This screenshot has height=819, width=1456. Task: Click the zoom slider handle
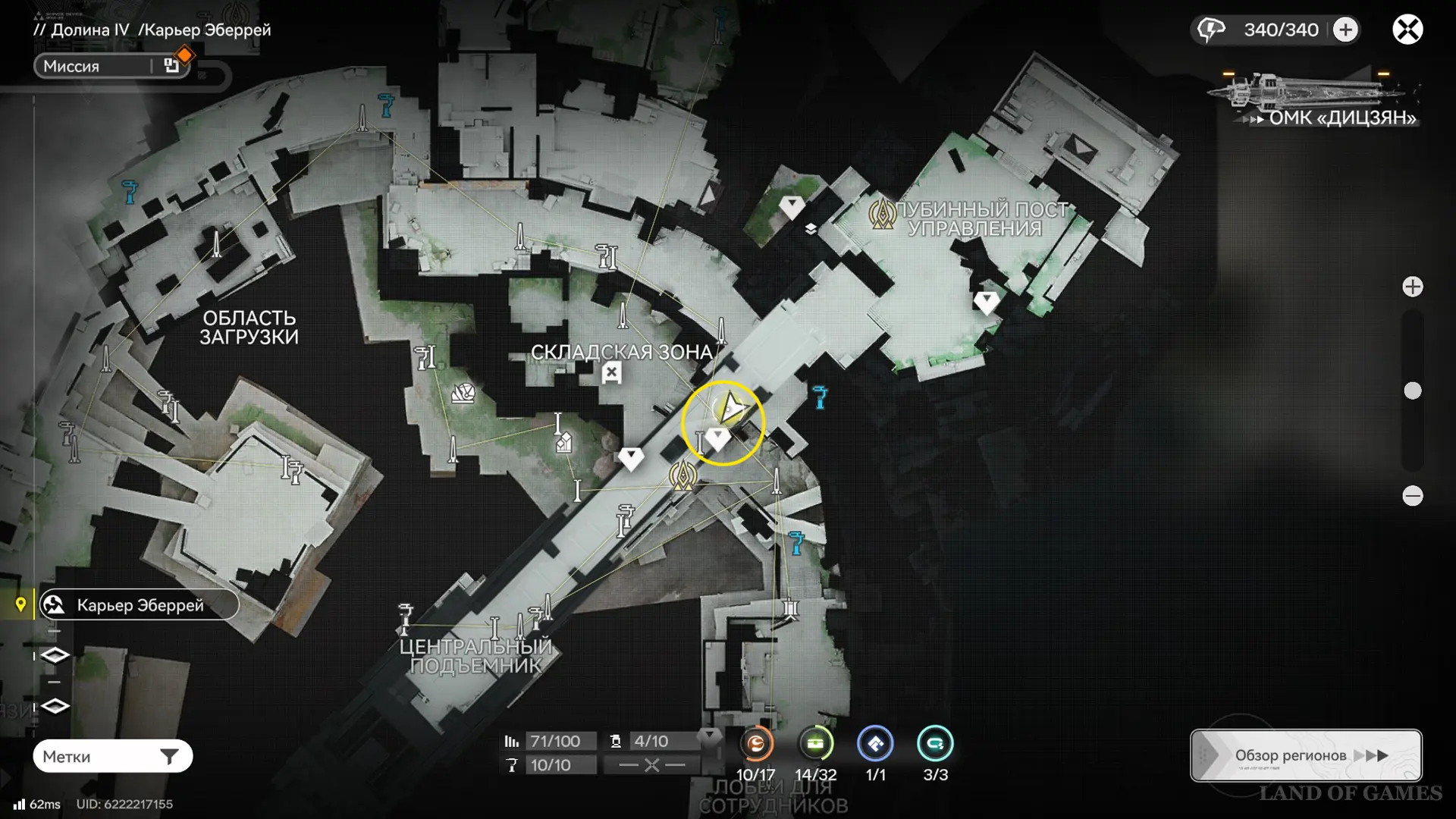click(x=1412, y=391)
